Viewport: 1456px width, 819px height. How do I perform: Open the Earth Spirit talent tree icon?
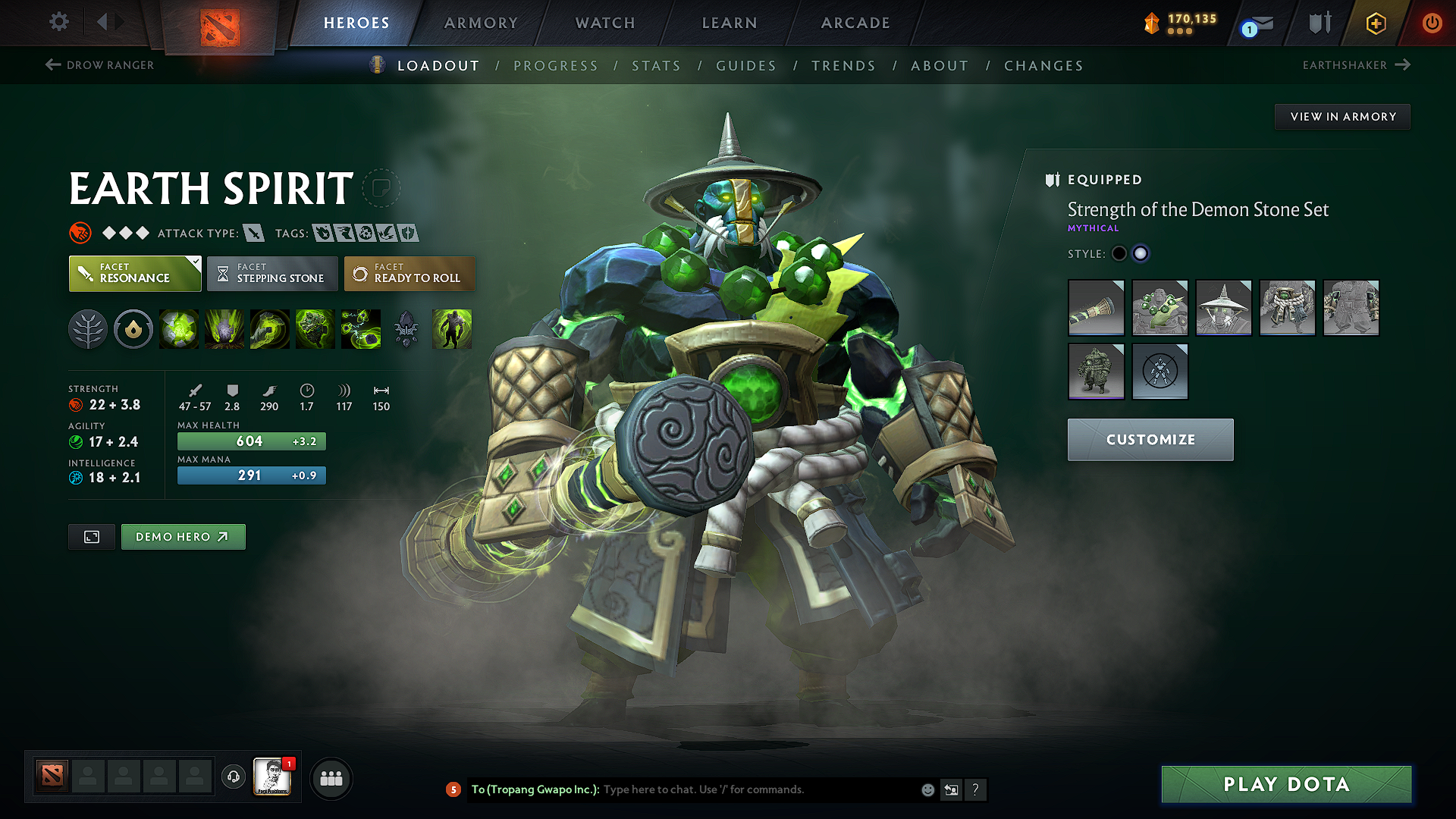[88, 329]
